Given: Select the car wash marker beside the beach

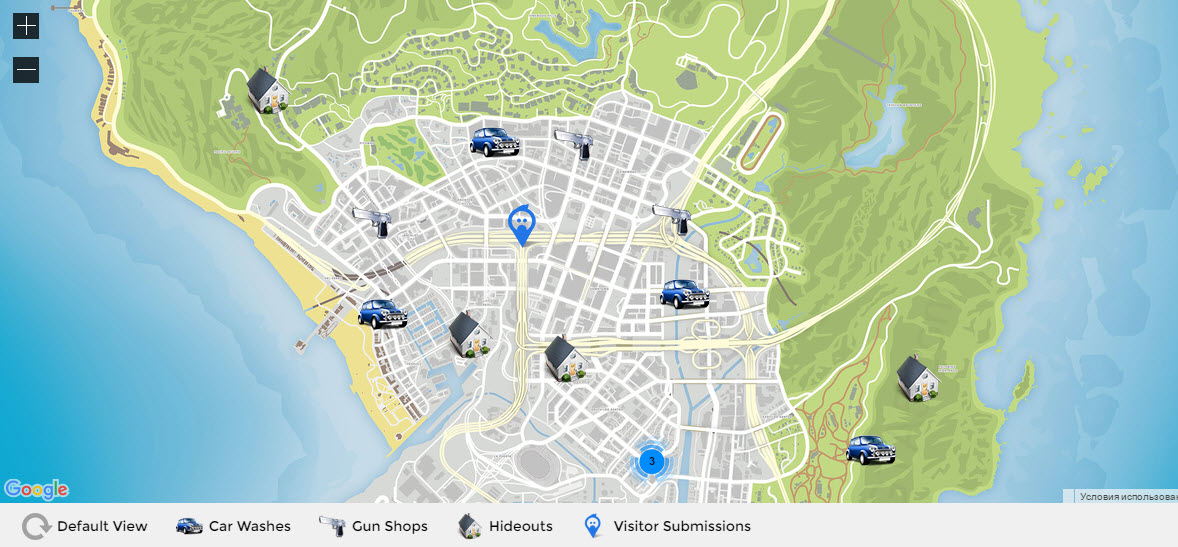Looking at the screenshot, I should 383,313.
